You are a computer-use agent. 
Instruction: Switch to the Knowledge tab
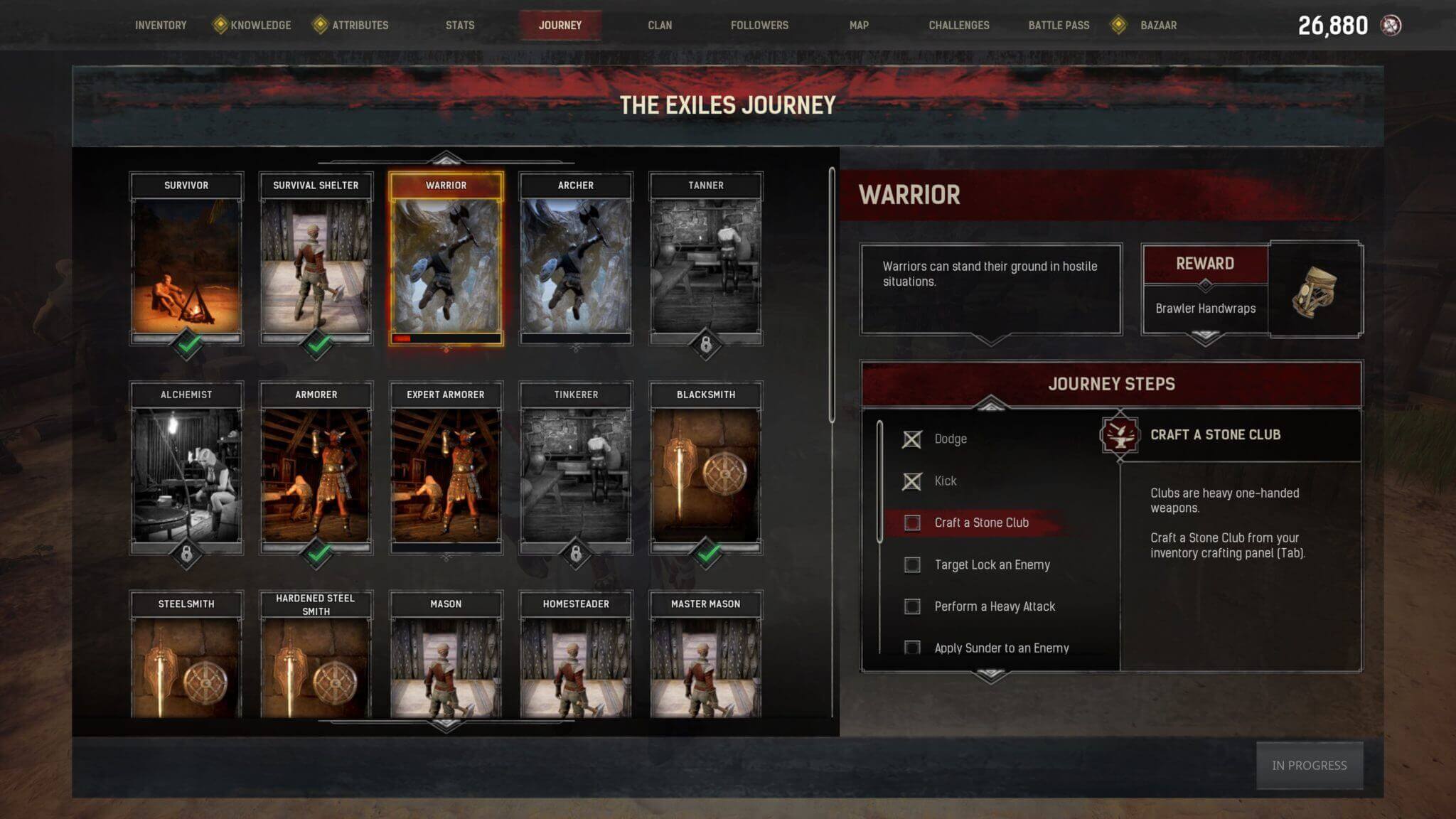click(x=260, y=26)
